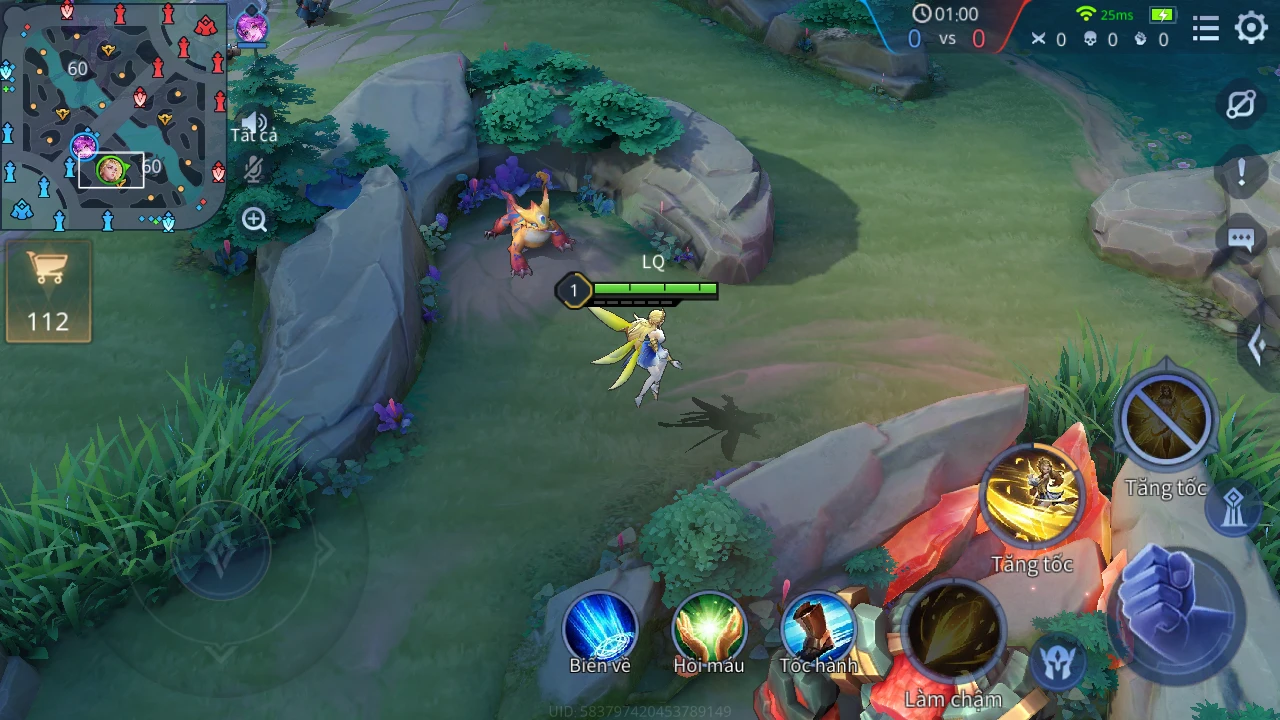The height and width of the screenshot is (720, 1280).
Task: Open the settings gear menu
Action: point(1251,28)
